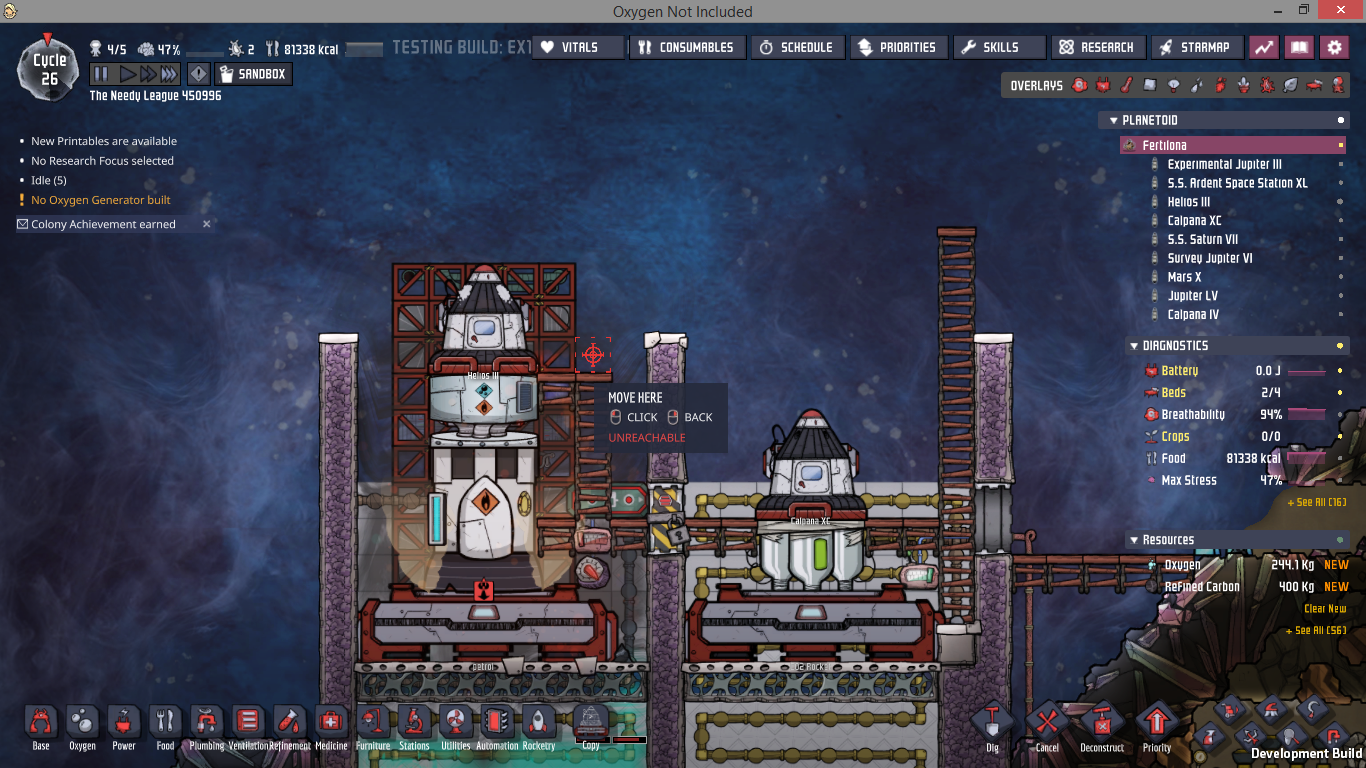The image size is (1366, 768).
Task: Choose the Deconstruct tool
Action: coord(1102,724)
